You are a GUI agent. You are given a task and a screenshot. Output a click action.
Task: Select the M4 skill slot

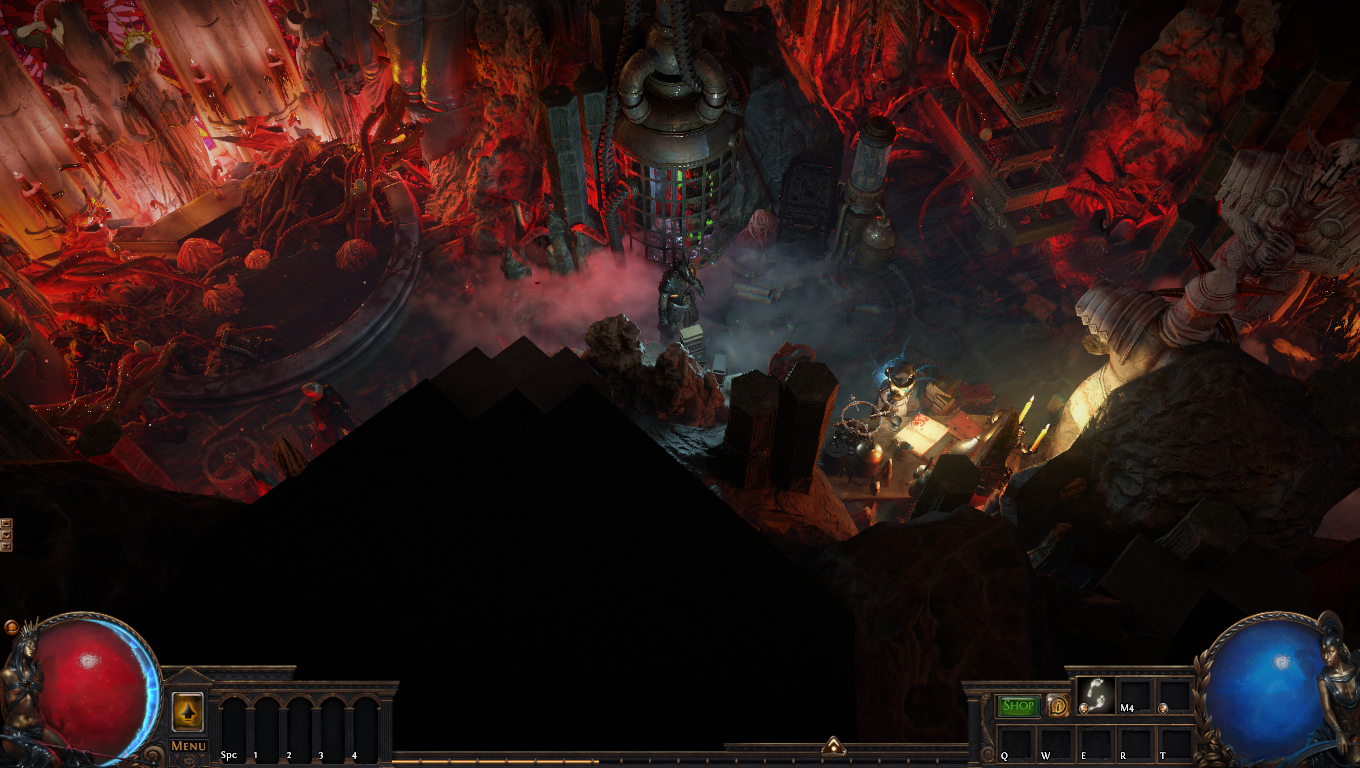click(1135, 696)
